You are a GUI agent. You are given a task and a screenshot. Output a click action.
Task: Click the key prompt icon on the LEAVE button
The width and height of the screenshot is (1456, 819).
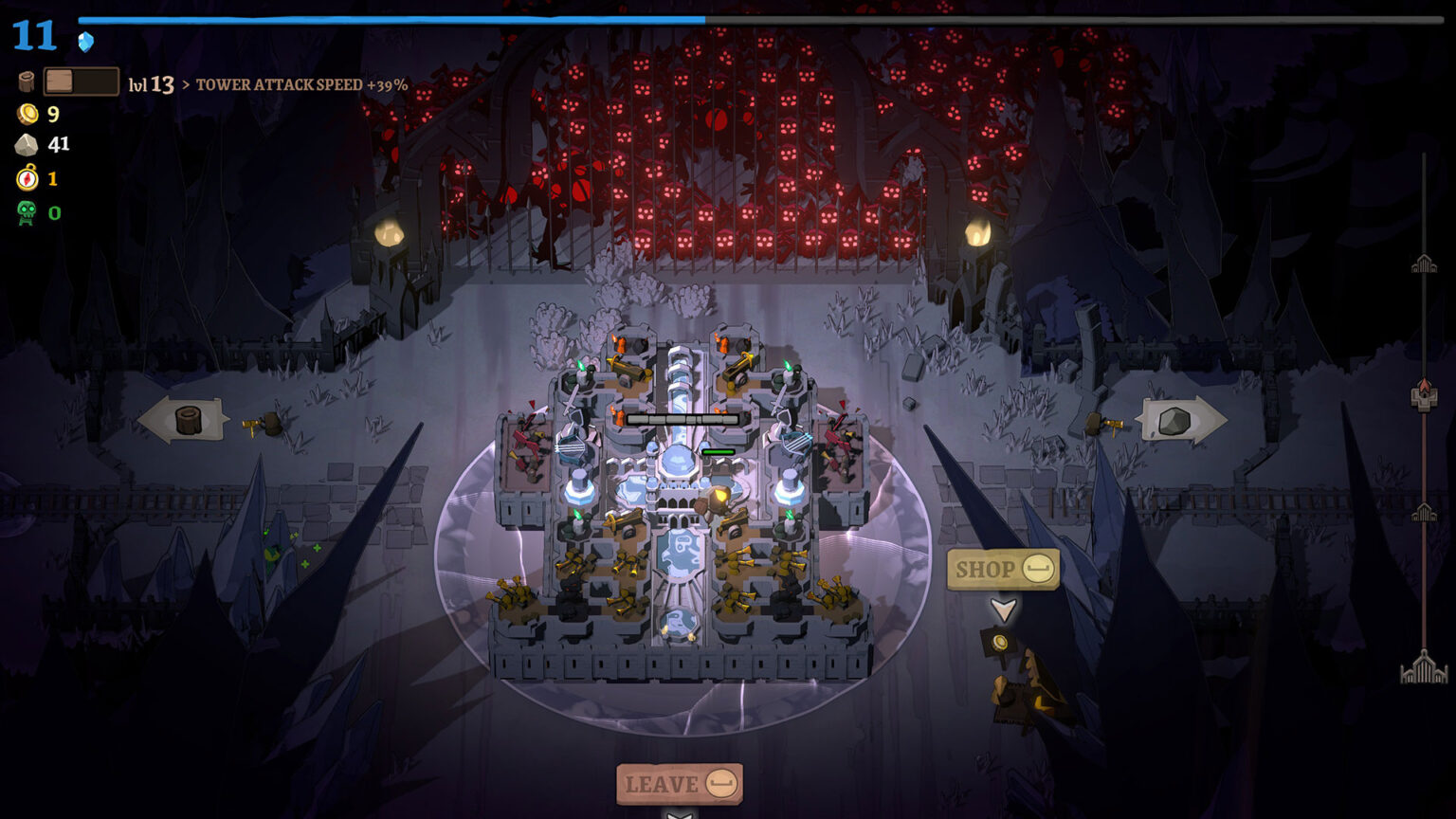721,783
